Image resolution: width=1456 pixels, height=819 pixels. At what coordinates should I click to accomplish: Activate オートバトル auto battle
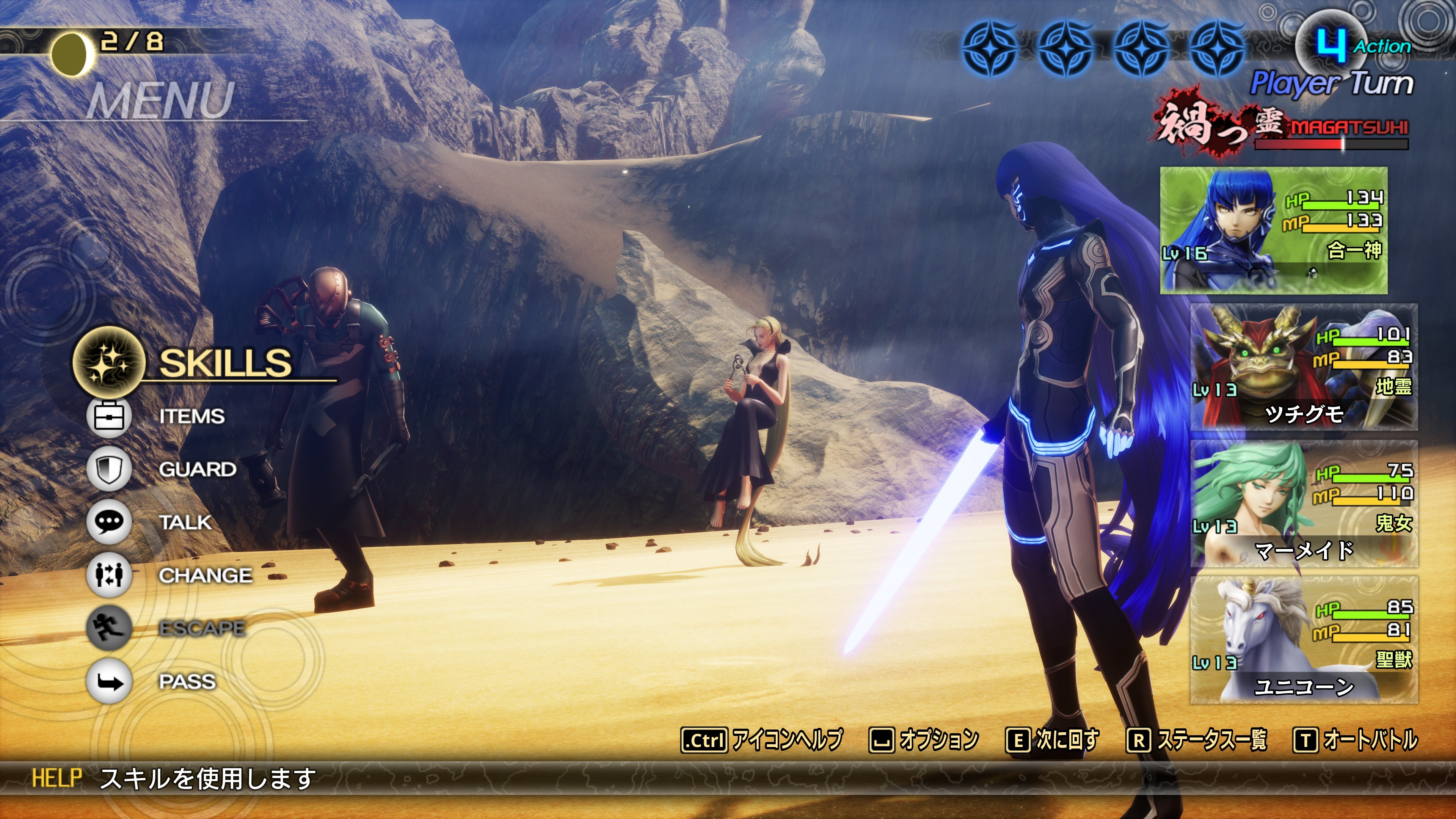click(1356, 740)
